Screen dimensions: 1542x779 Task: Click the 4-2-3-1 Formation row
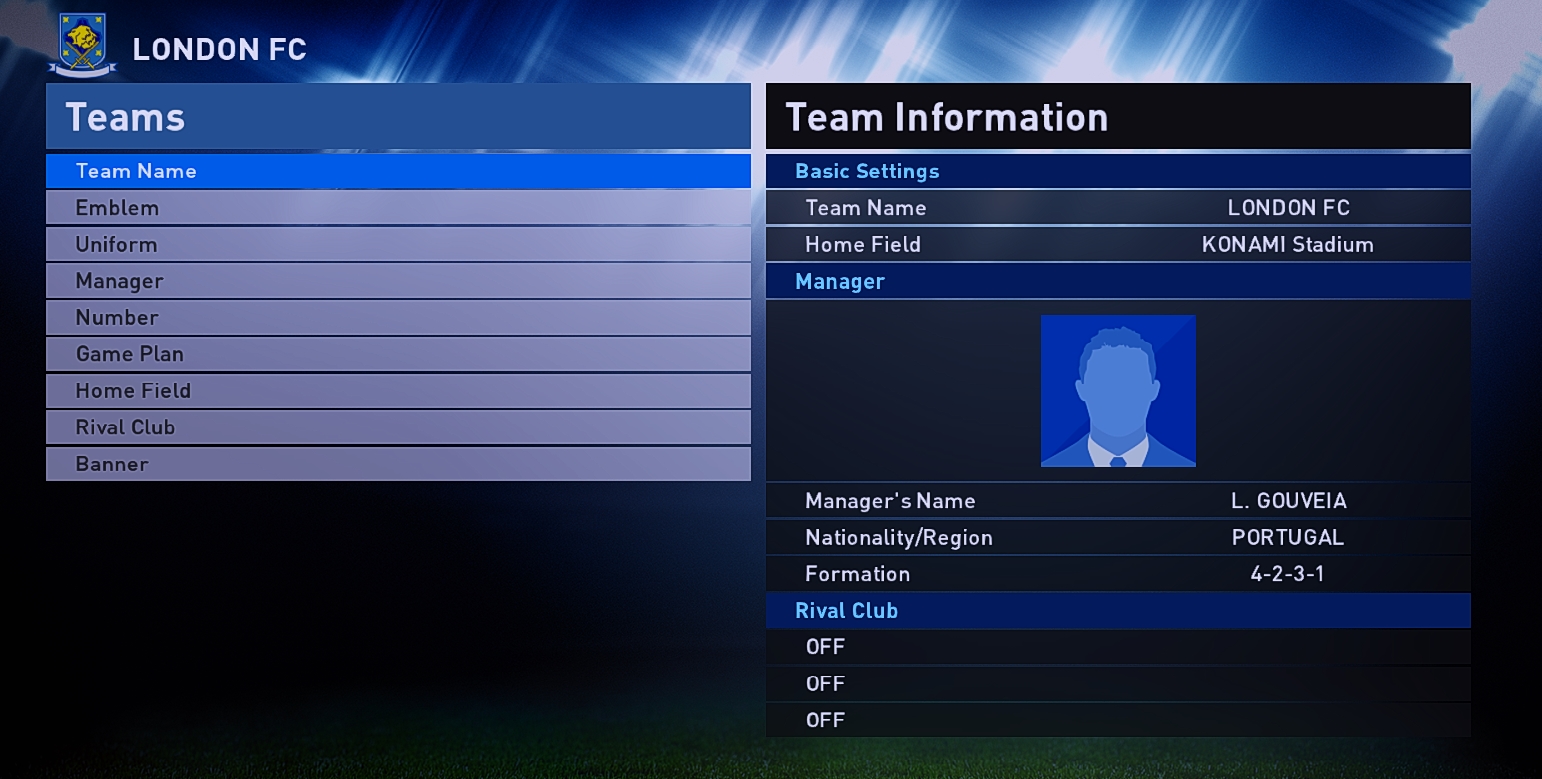[x=1118, y=574]
